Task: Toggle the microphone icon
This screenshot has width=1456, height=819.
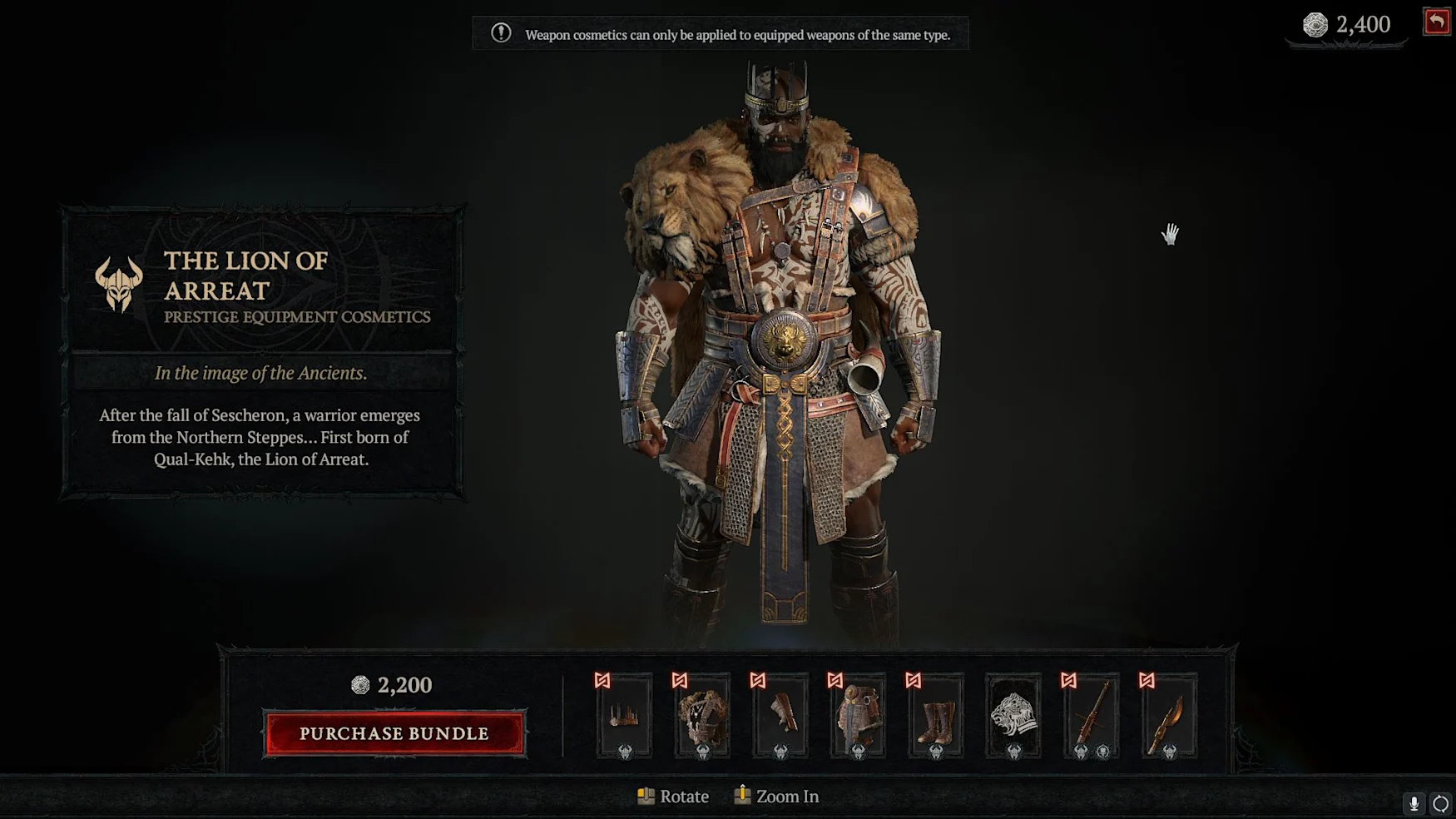Action: coord(1414,804)
